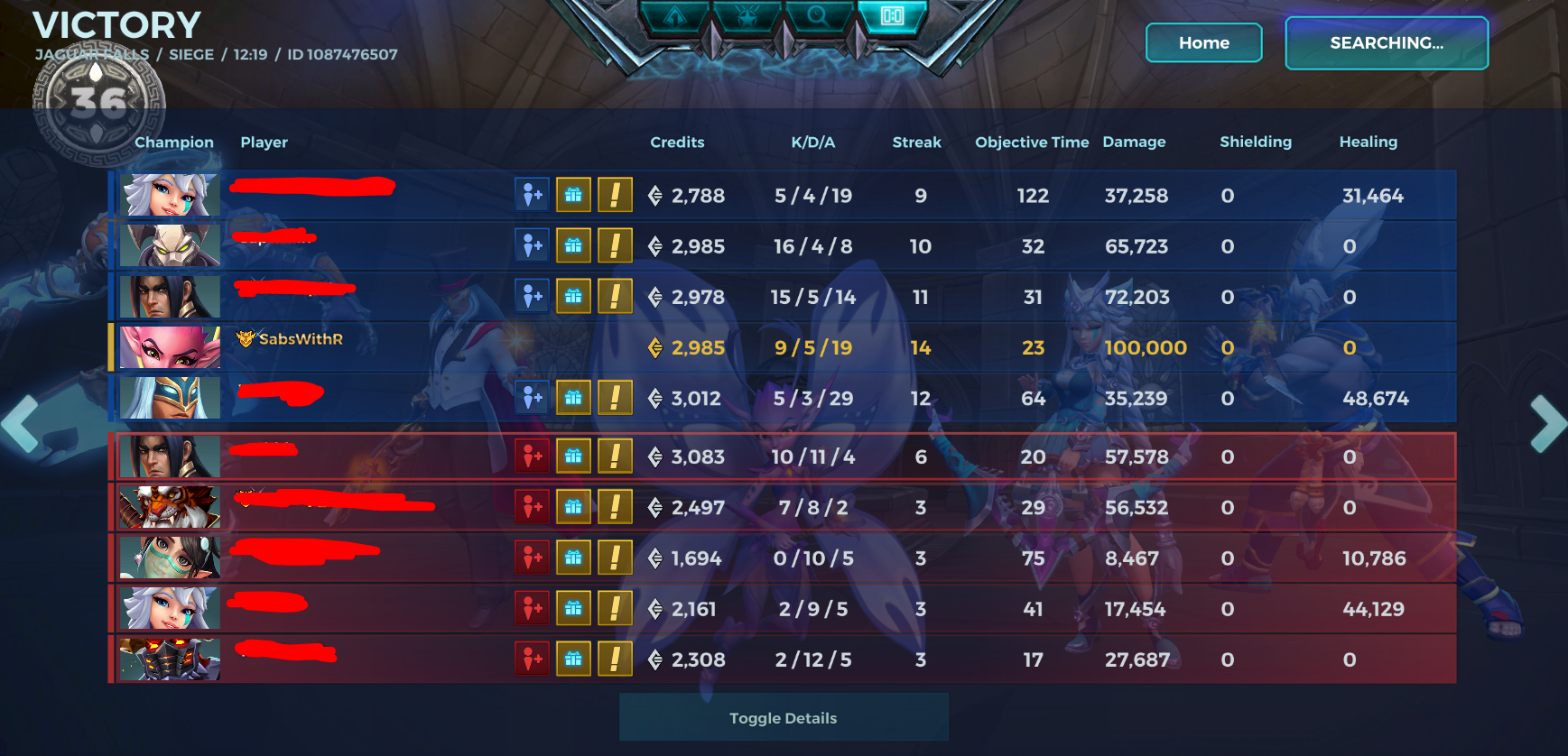The image size is (1568, 756).
Task: Send a gift to the first-place player
Action: (x=573, y=195)
